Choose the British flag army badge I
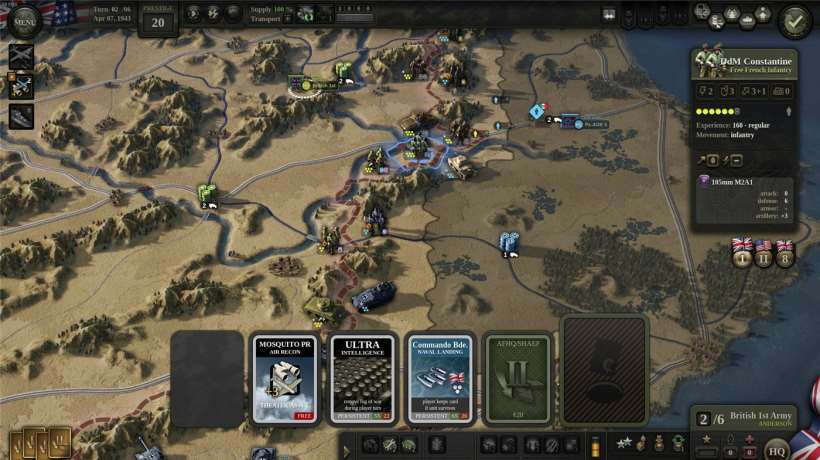This screenshot has height=460, width=820. (x=742, y=255)
